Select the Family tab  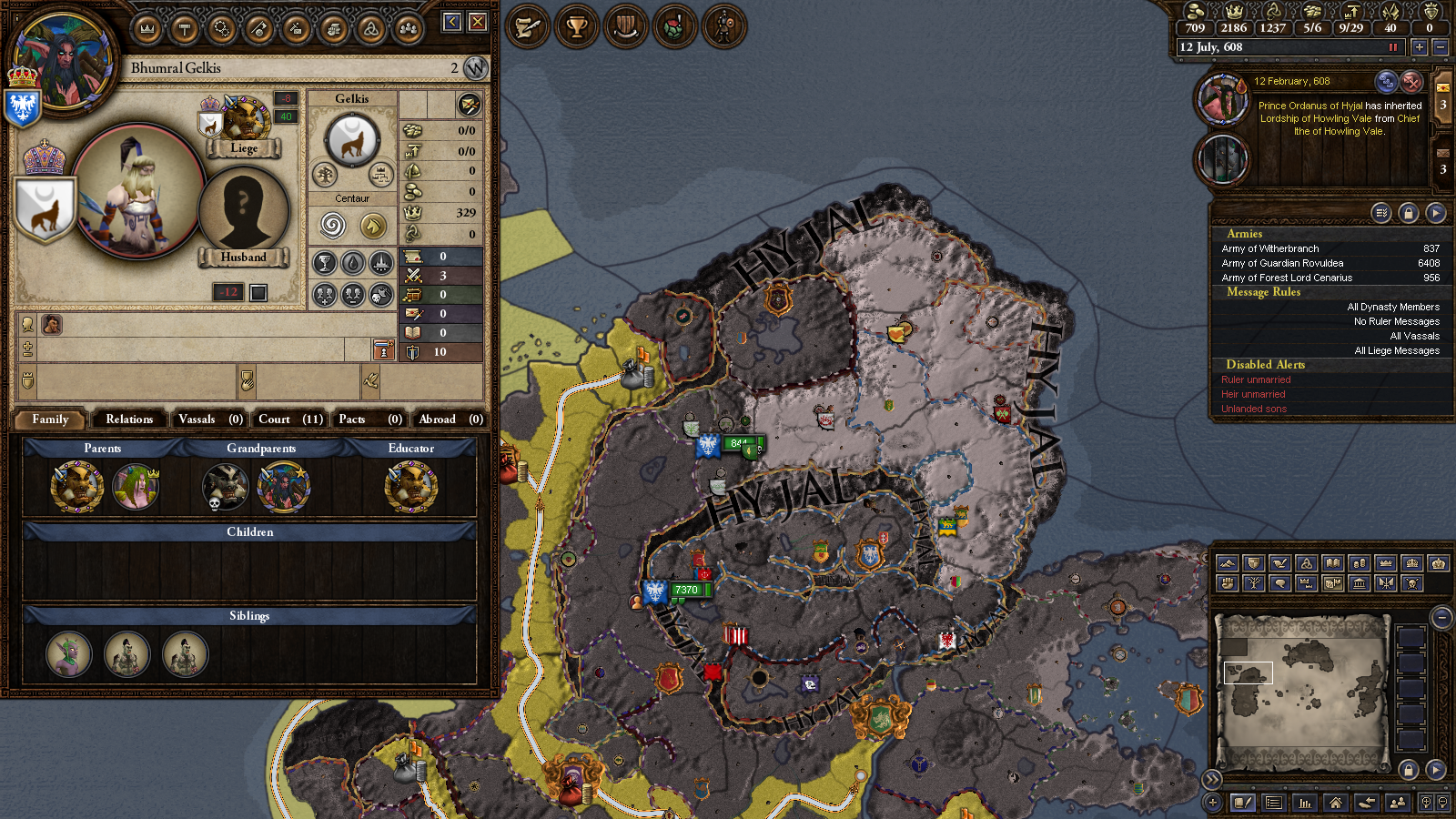(x=50, y=419)
